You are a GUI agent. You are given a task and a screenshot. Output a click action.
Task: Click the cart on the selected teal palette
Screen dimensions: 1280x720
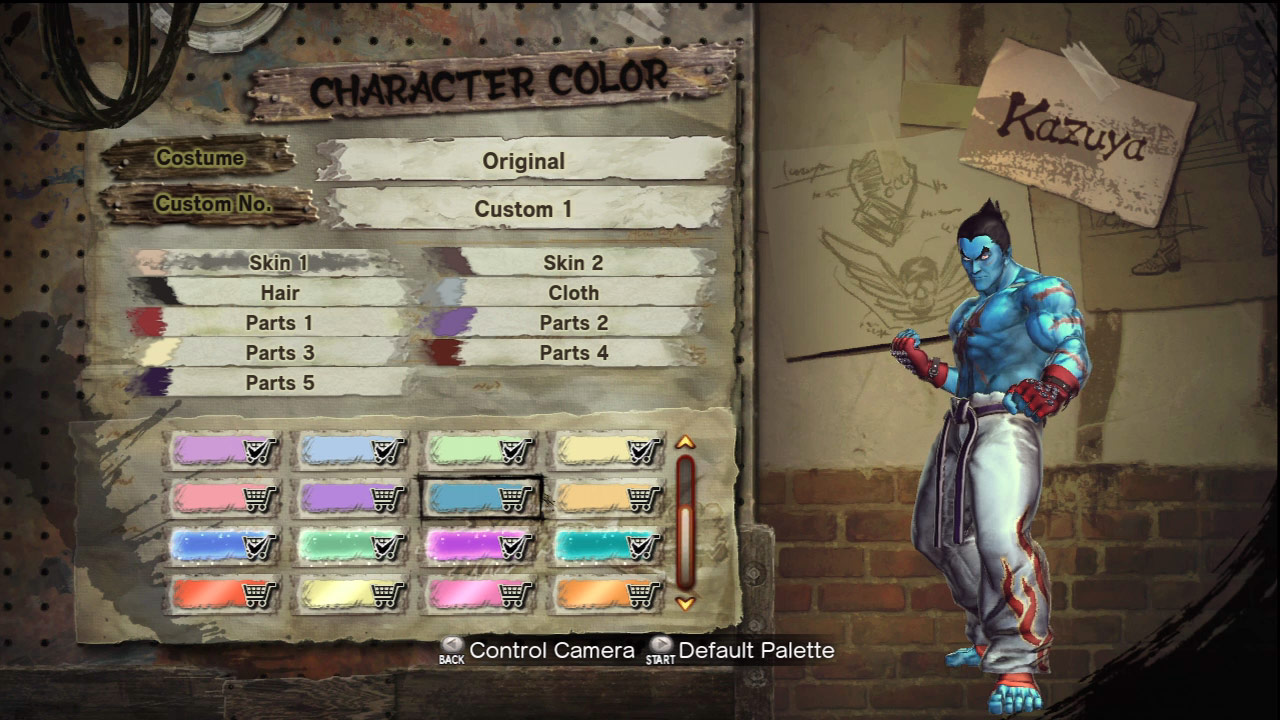coord(513,497)
